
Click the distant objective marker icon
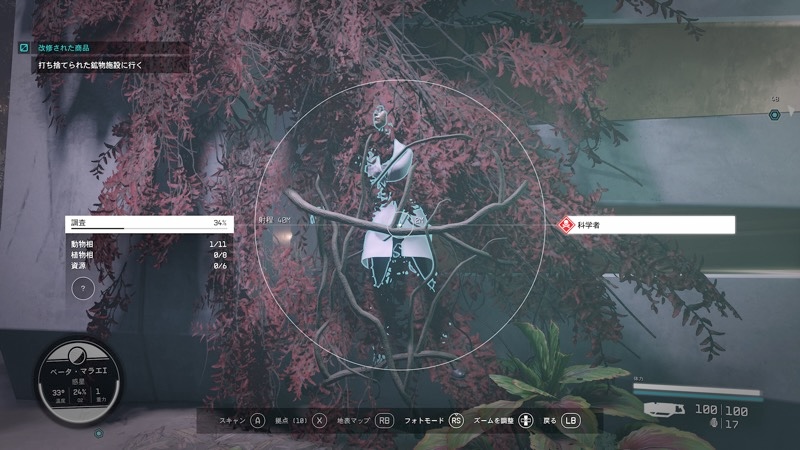[x=775, y=115]
